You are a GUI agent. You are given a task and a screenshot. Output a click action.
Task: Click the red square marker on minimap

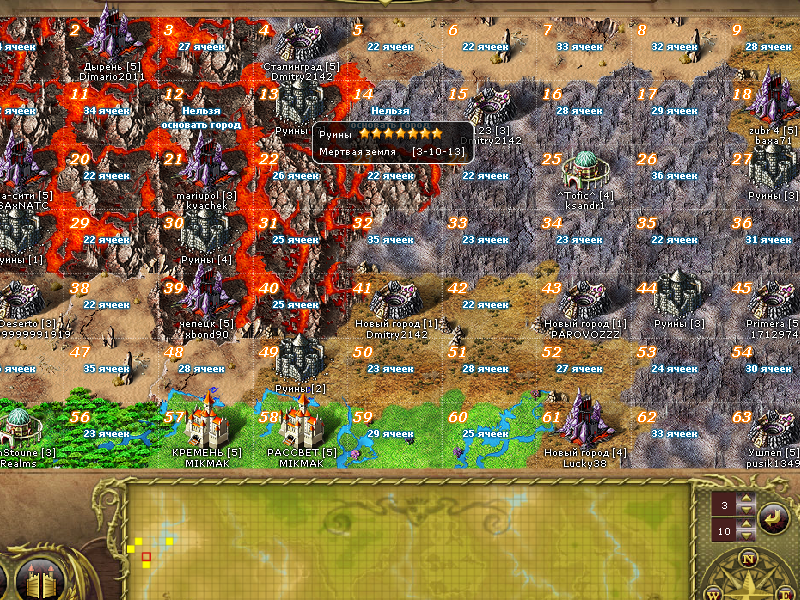click(x=146, y=556)
